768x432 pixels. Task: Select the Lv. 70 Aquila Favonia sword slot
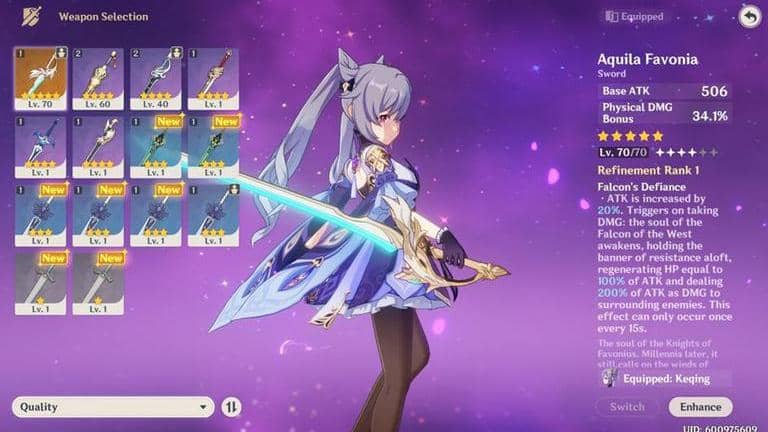(x=40, y=78)
